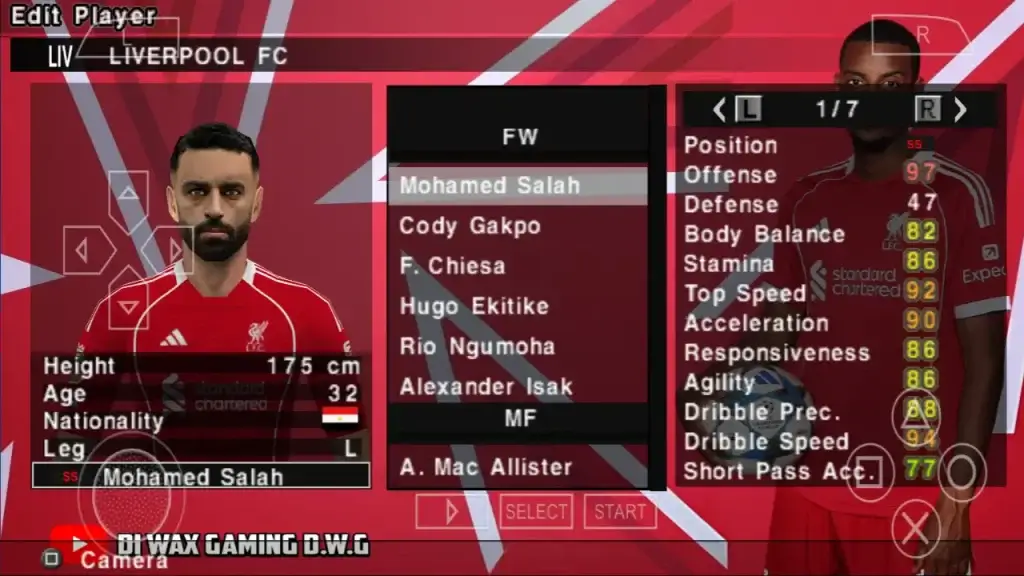Choose Alexander Isak from the list
This screenshot has height=576, width=1024.
click(x=518, y=386)
